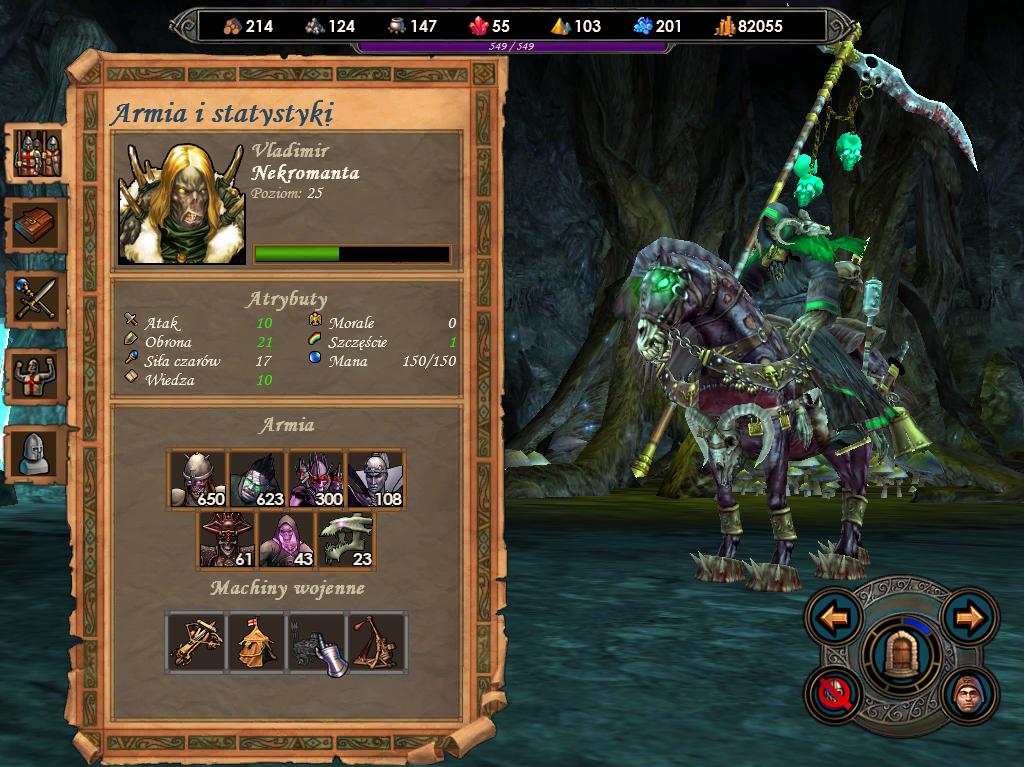Close the hero screen via door button

902,655
